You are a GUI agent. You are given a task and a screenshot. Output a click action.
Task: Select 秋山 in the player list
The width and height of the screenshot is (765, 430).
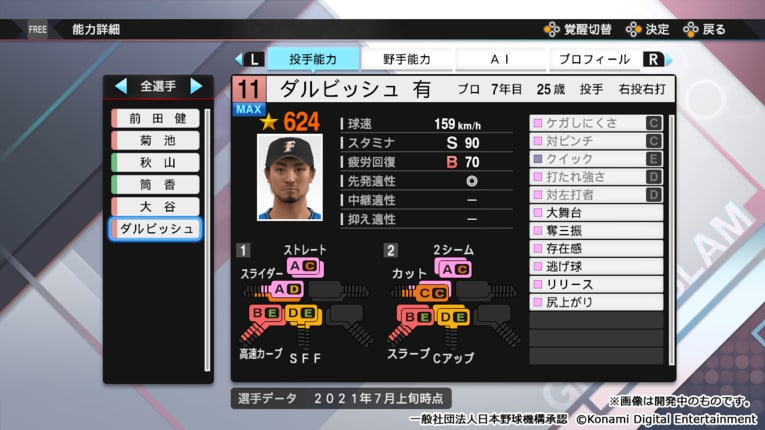pos(156,162)
